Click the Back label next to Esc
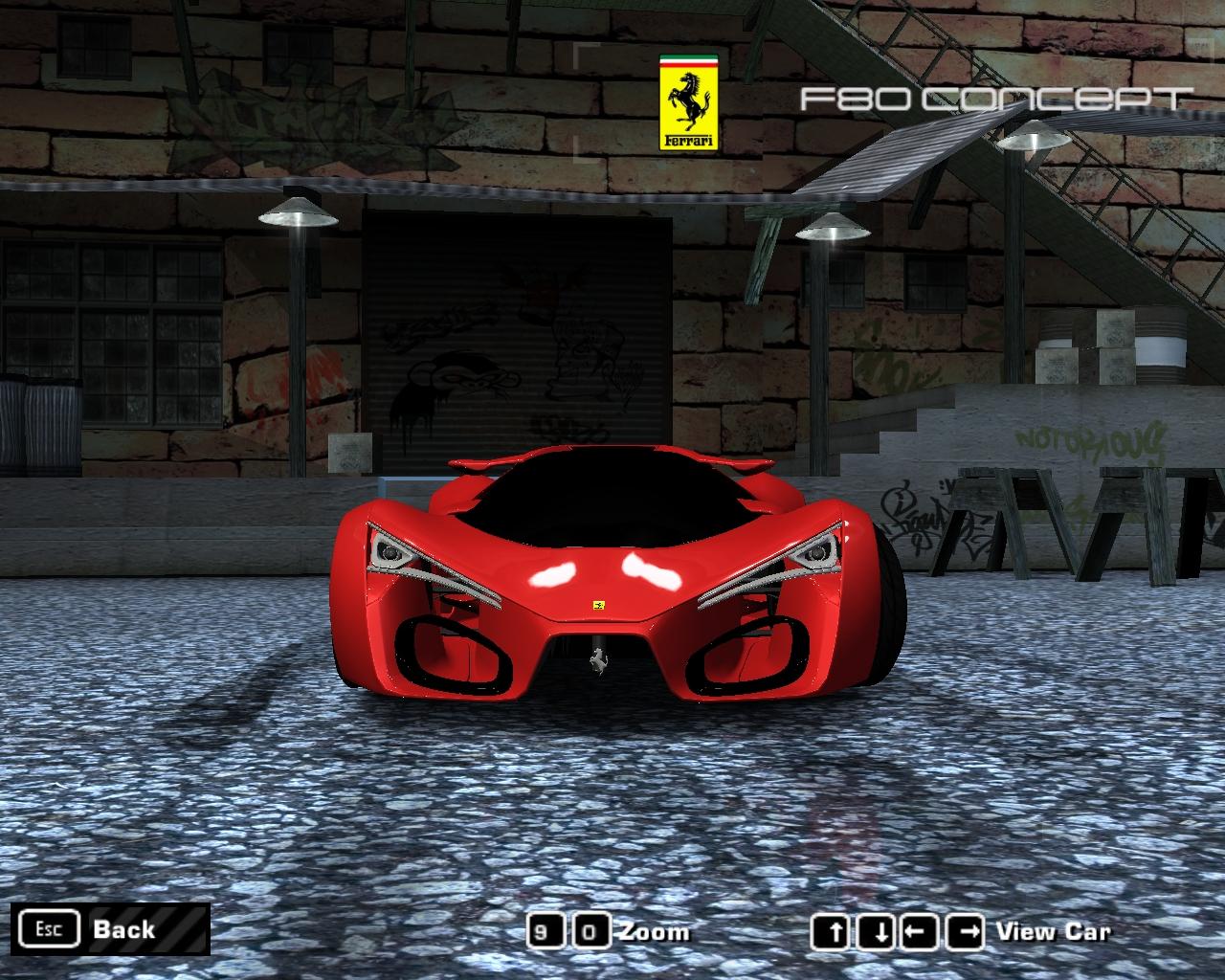The width and height of the screenshot is (1225, 980). click(x=122, y=928)
